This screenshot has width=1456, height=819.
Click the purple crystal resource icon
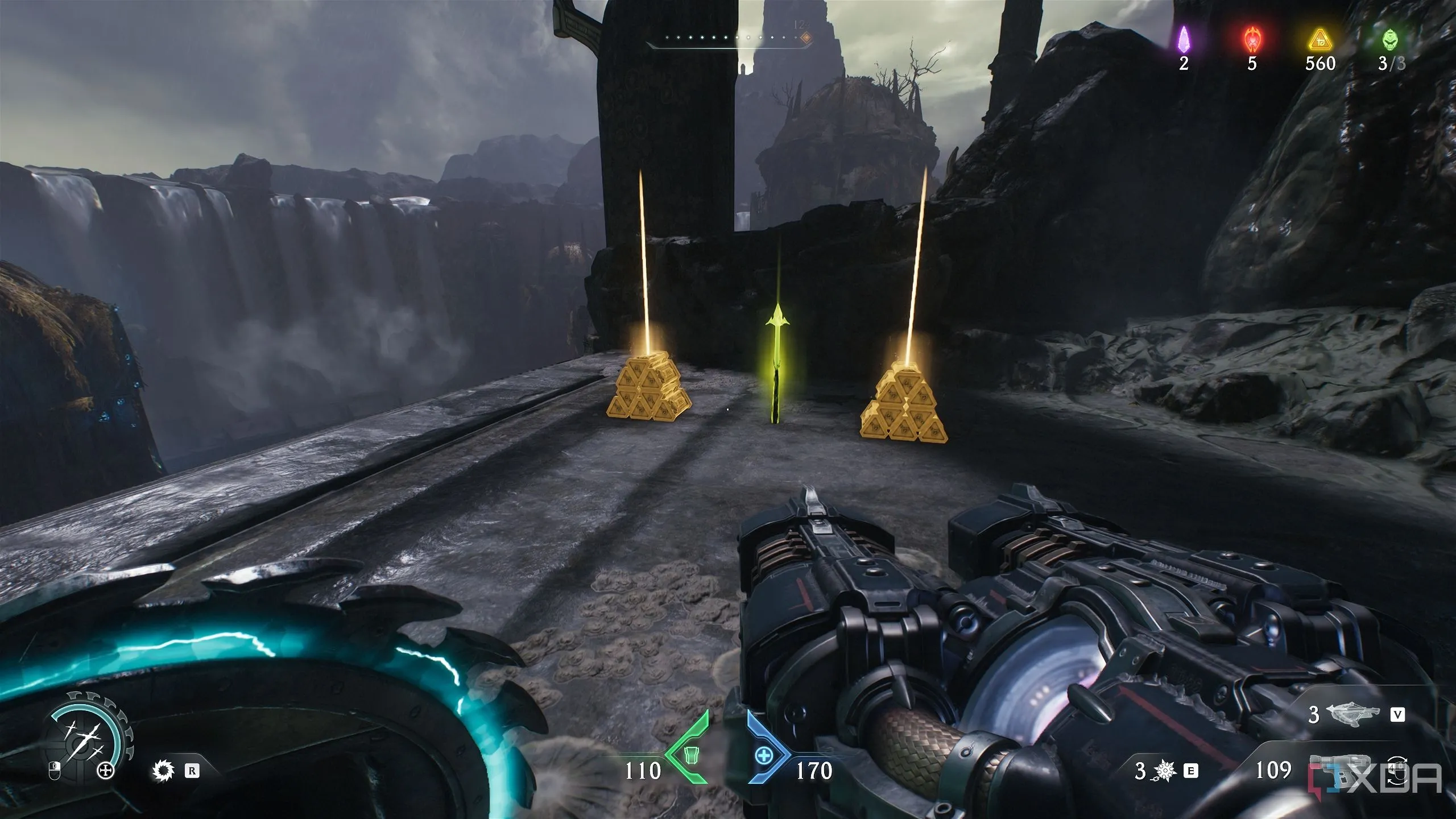click(1184, 39)
